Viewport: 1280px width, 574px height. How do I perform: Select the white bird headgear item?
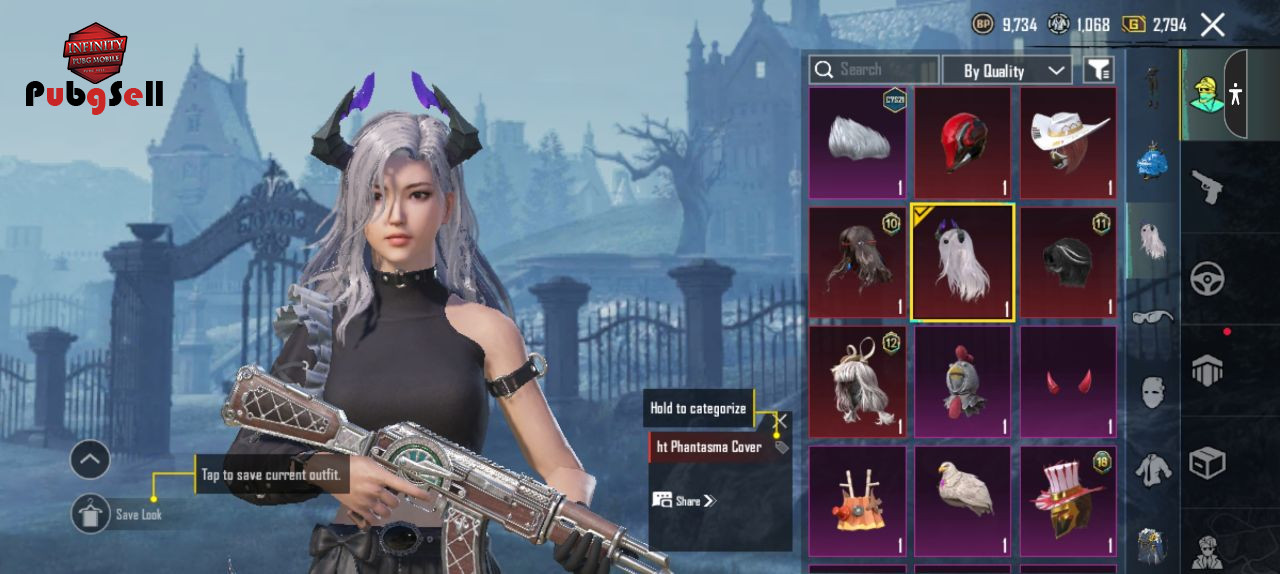[x=963, y=500]
